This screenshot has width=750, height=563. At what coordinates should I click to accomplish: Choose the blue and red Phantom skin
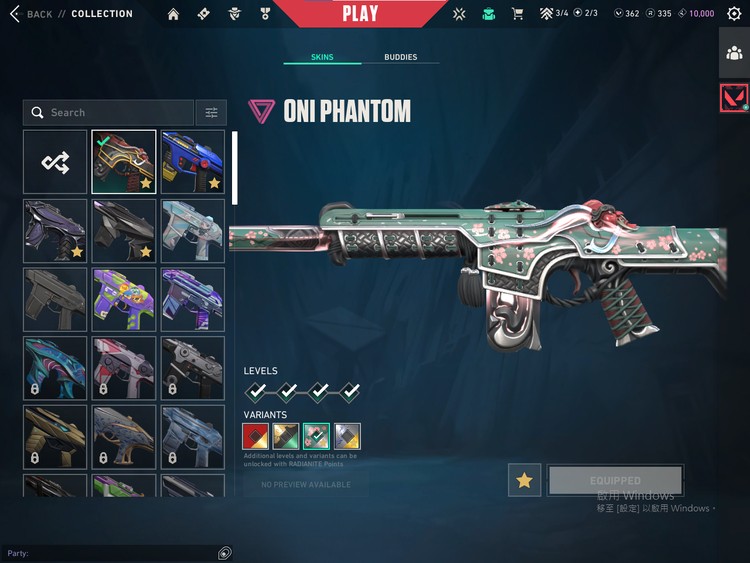[x=193, y=161]
